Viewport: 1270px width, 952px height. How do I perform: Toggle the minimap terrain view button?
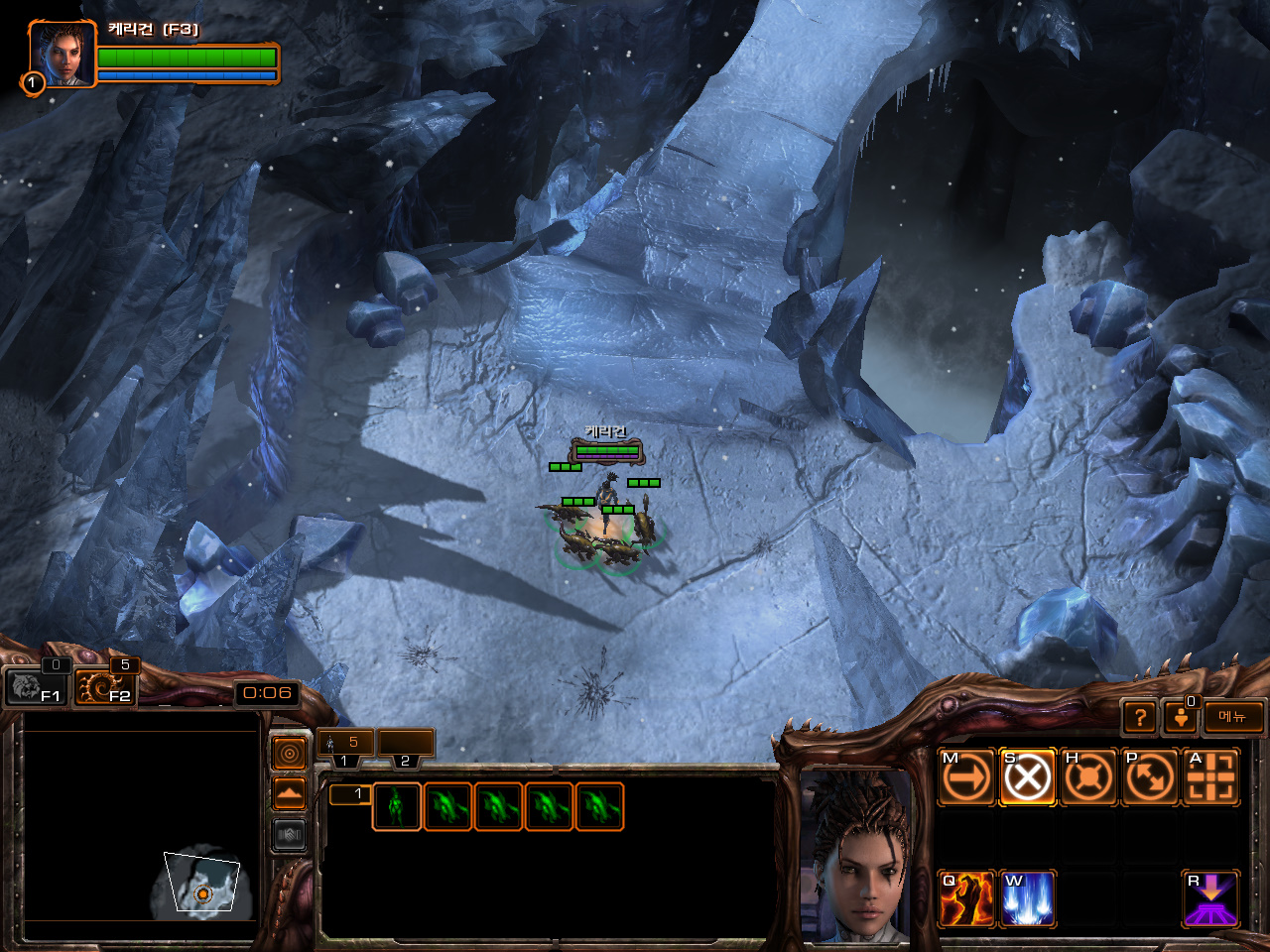point(289,794)
